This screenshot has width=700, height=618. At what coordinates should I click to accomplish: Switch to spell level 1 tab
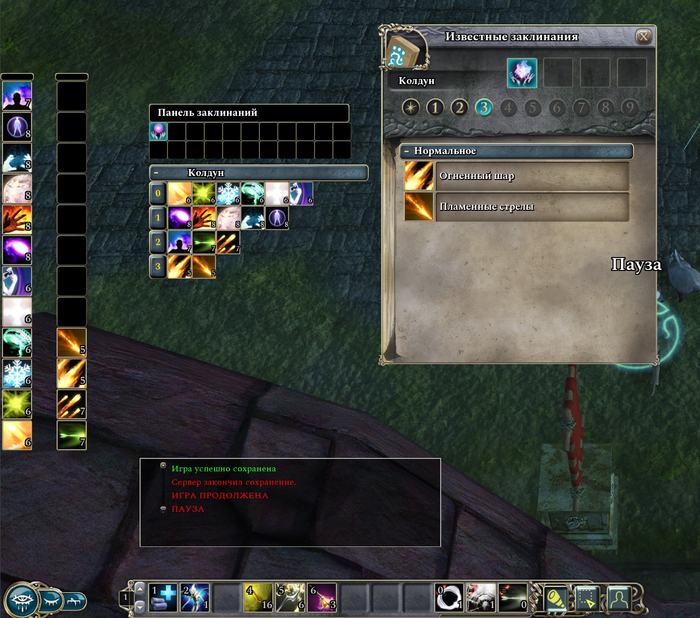point(434,108)
